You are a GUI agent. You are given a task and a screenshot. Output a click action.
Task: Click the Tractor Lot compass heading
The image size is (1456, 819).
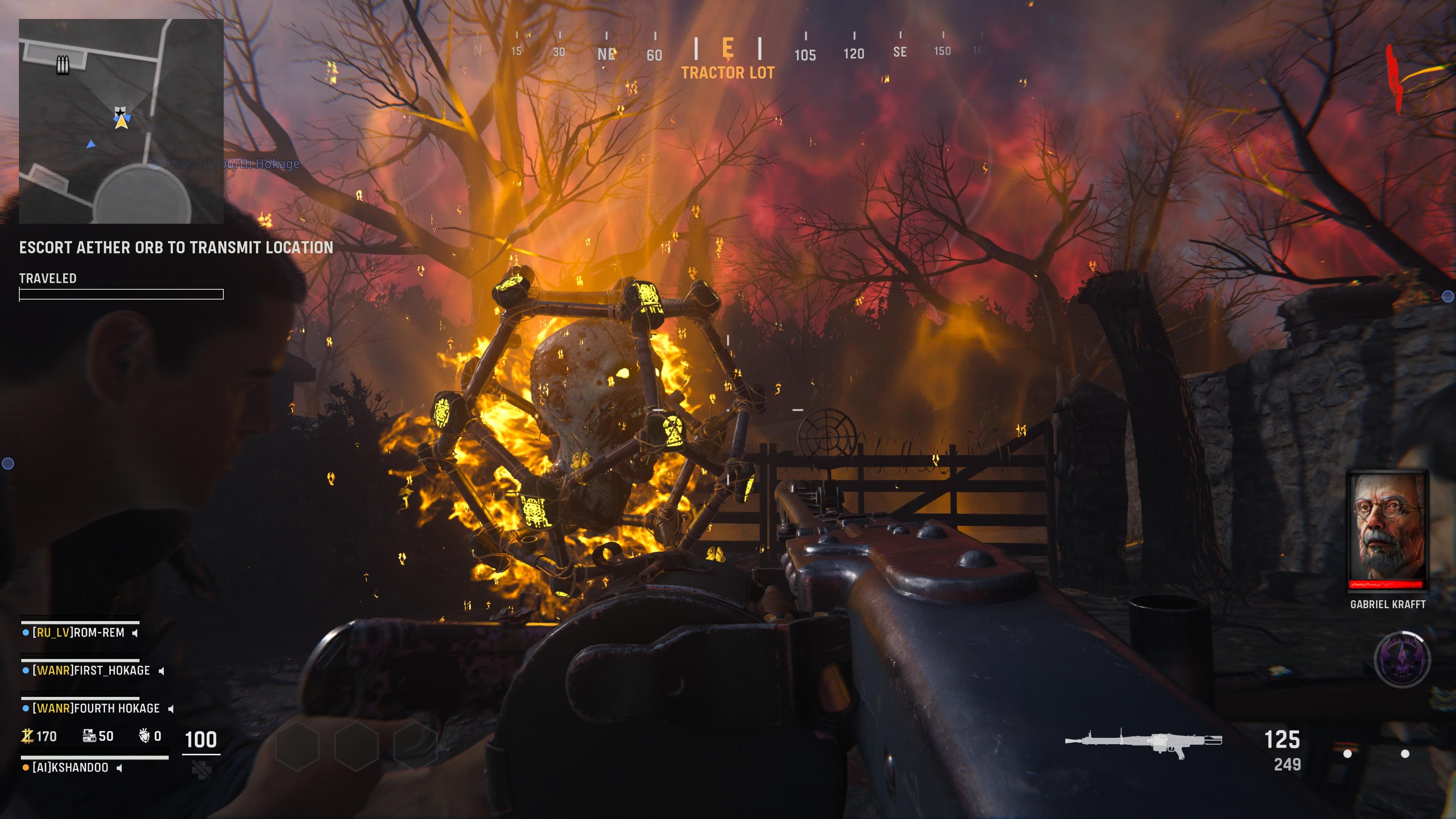click(x=728, y=73)
